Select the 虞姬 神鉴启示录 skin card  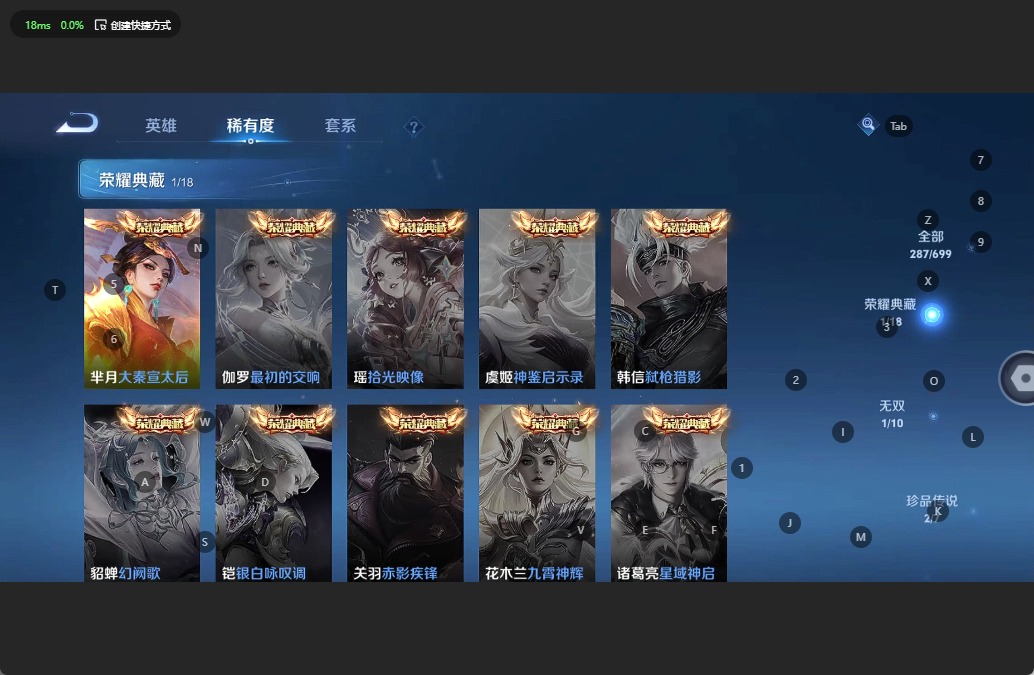point(537,299)
